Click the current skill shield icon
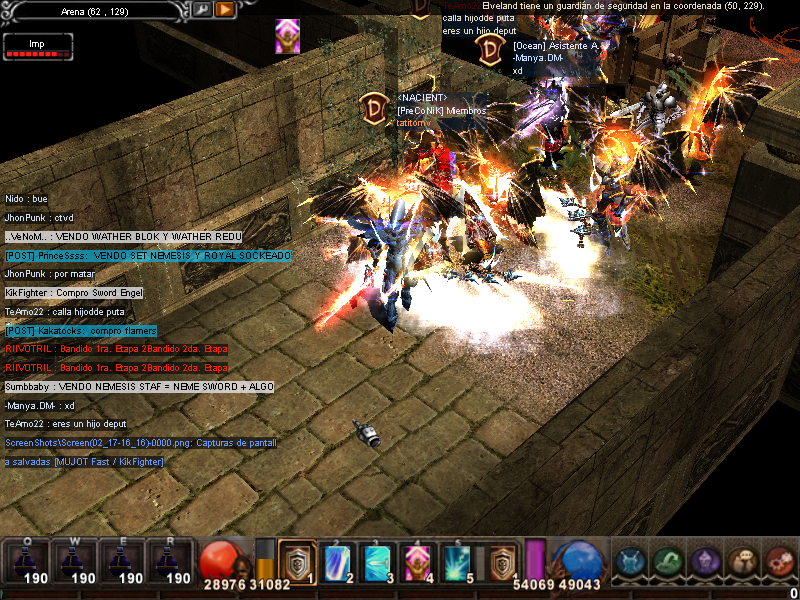The image size is (800, 600). pyautogui.click(x=503, y=561)
